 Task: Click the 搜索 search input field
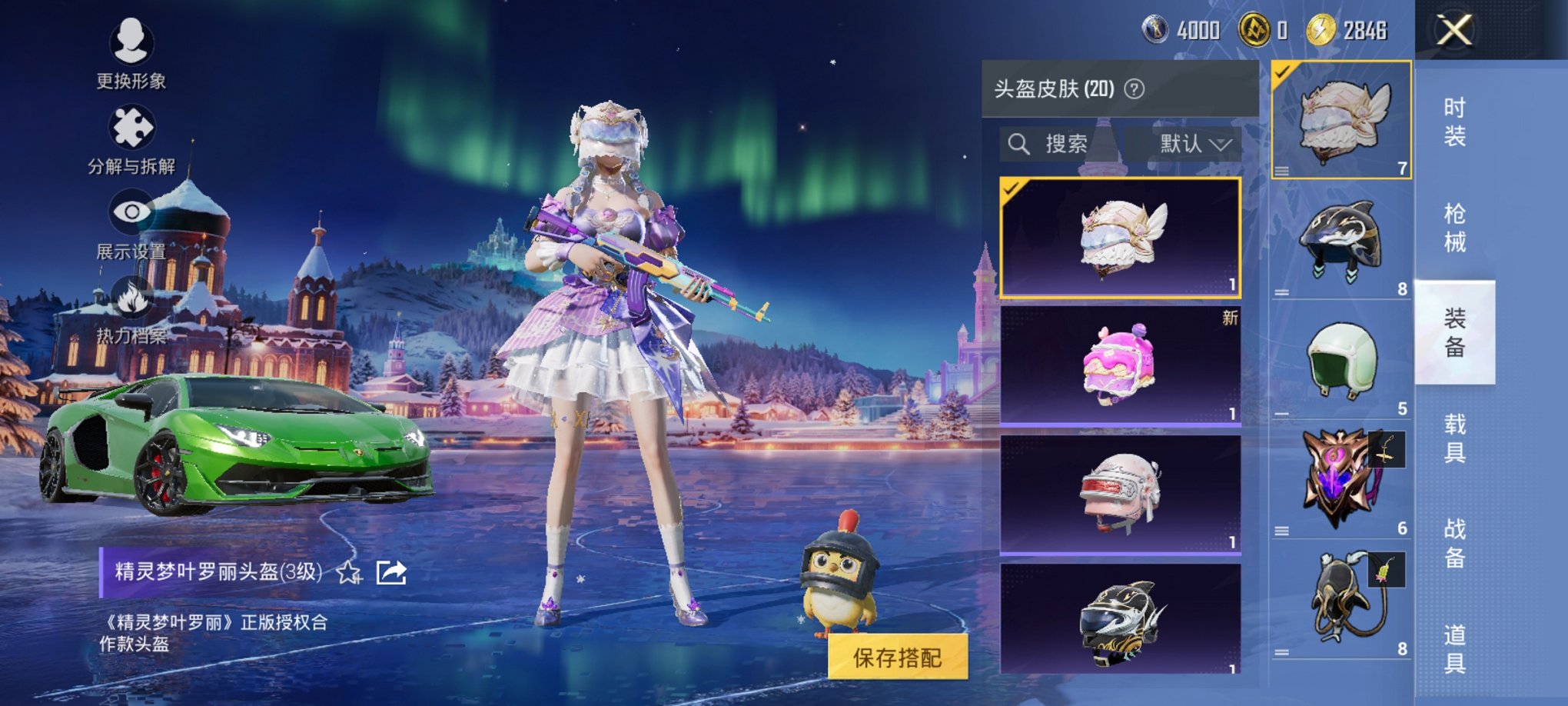coord(1068,143)
